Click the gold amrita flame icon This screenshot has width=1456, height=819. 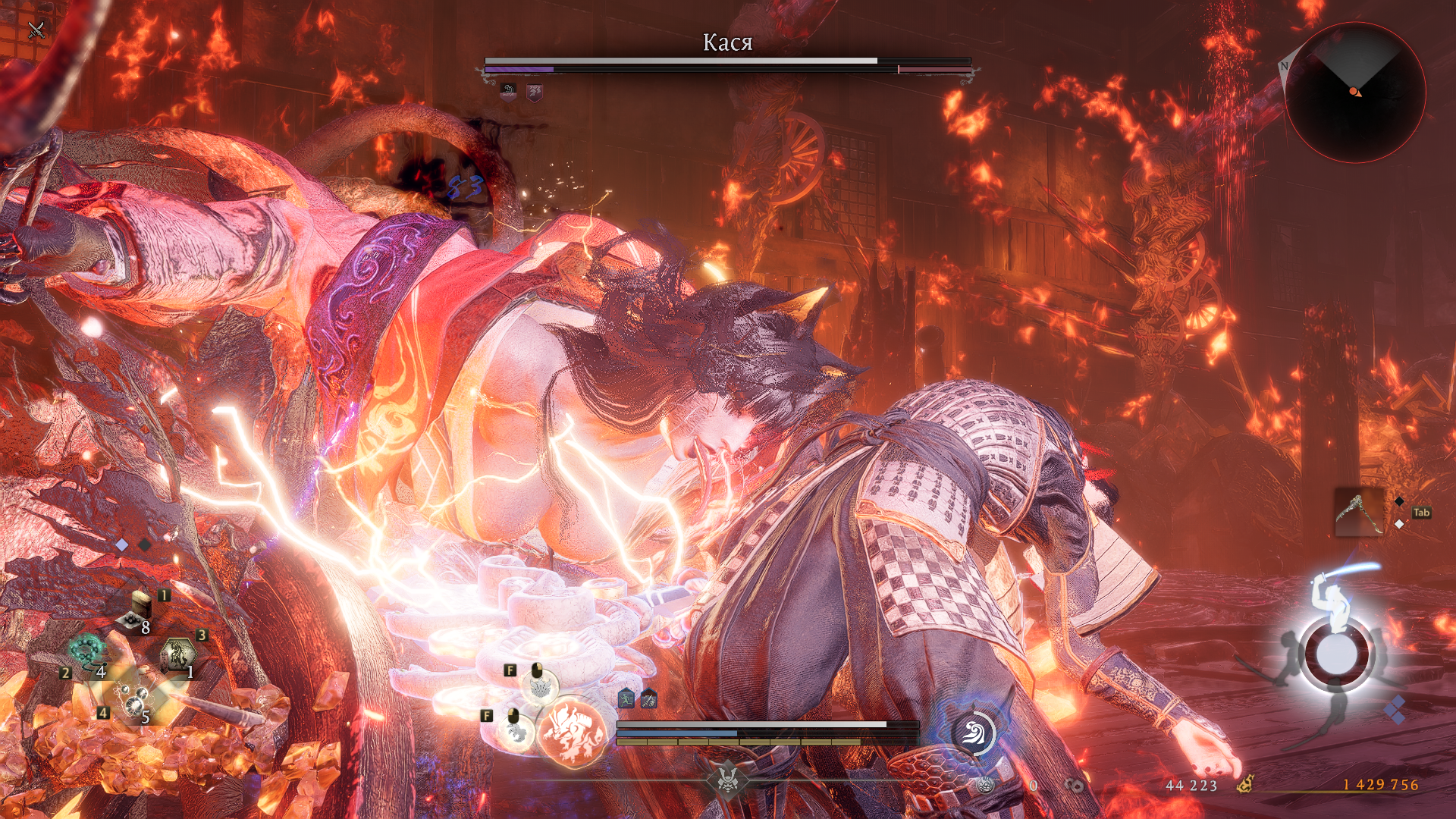(1244, 784)
